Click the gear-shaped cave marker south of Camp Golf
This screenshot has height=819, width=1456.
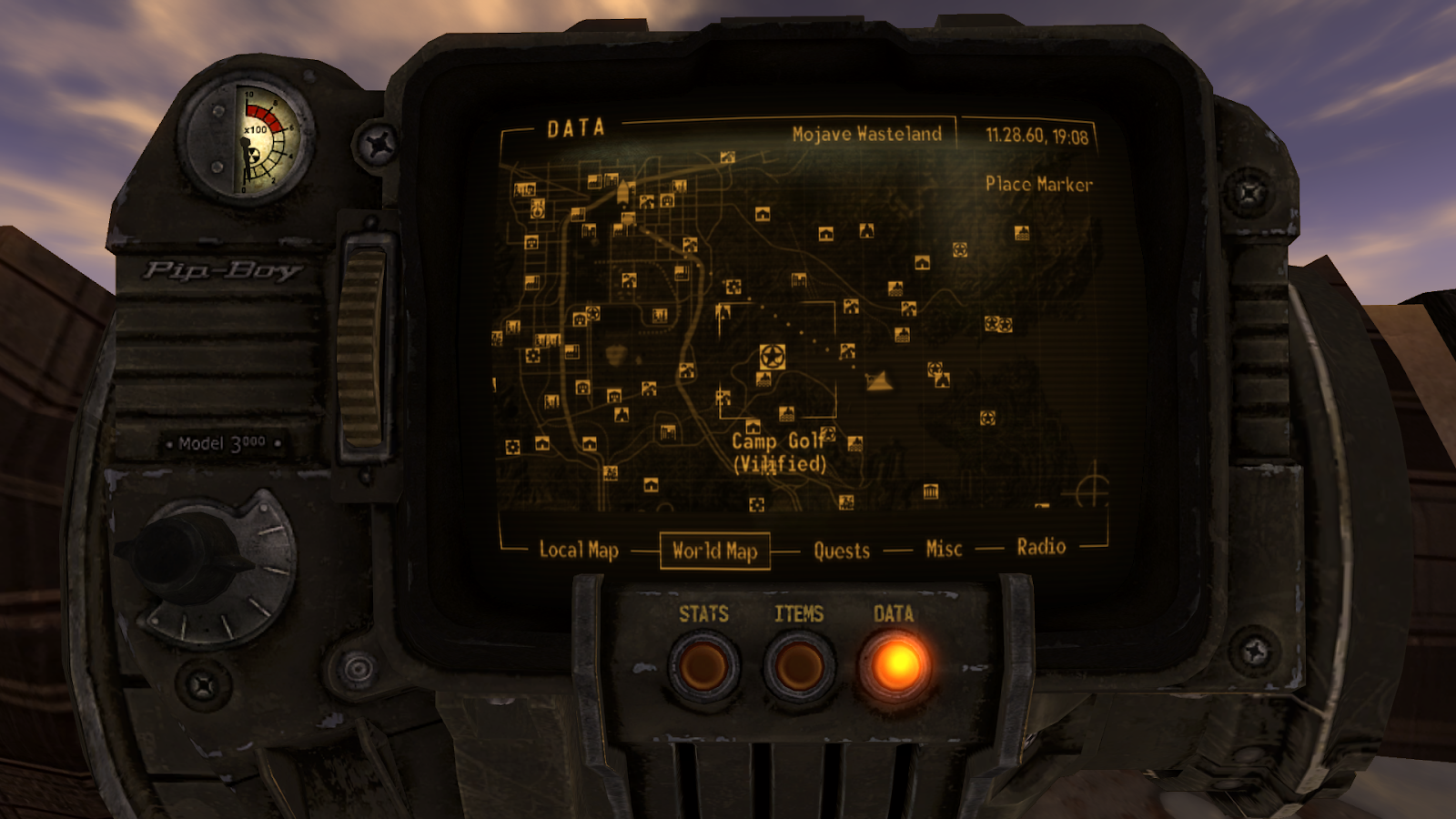(757, 504)
